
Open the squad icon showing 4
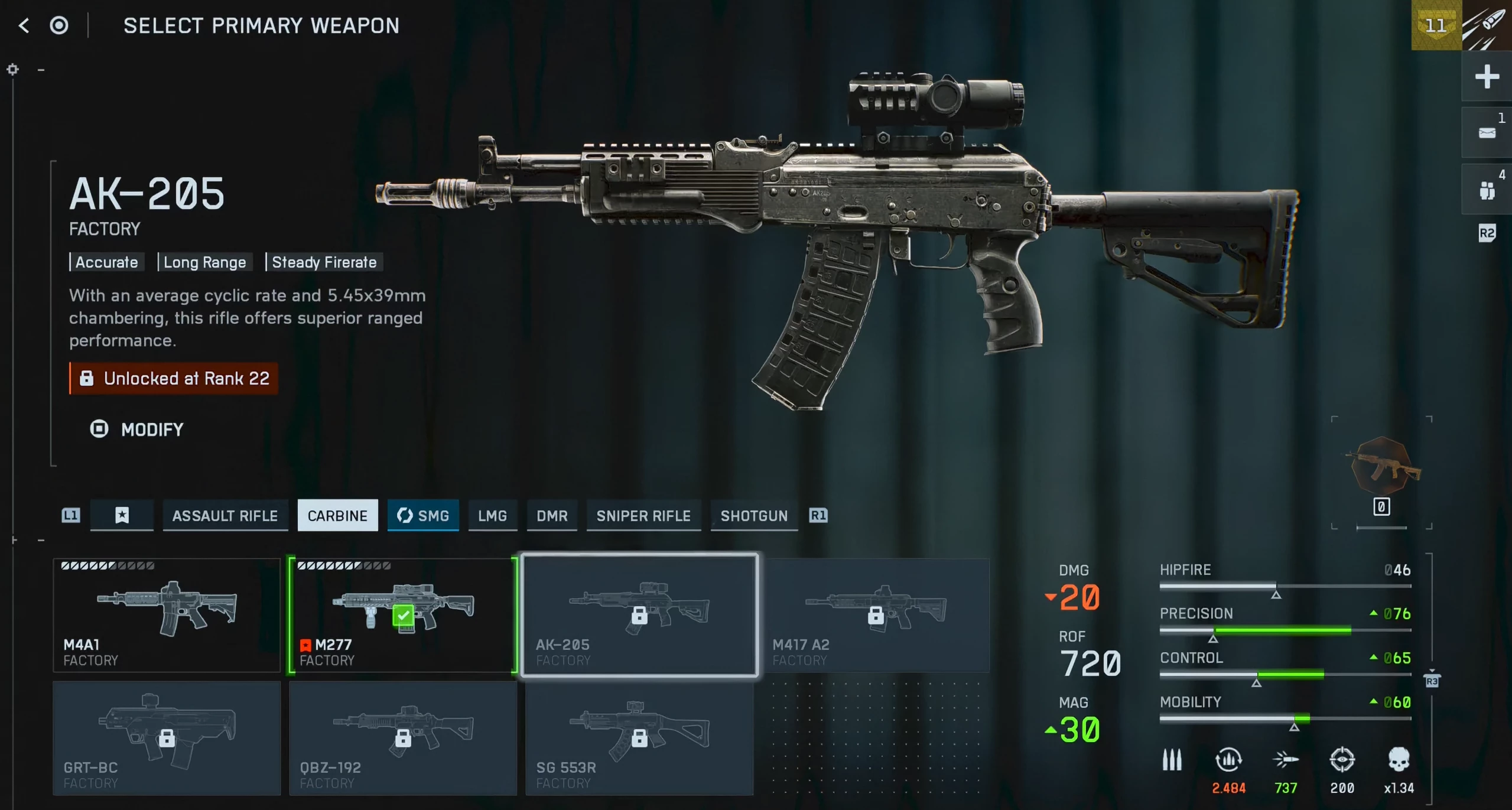[x=1487, y=190]
